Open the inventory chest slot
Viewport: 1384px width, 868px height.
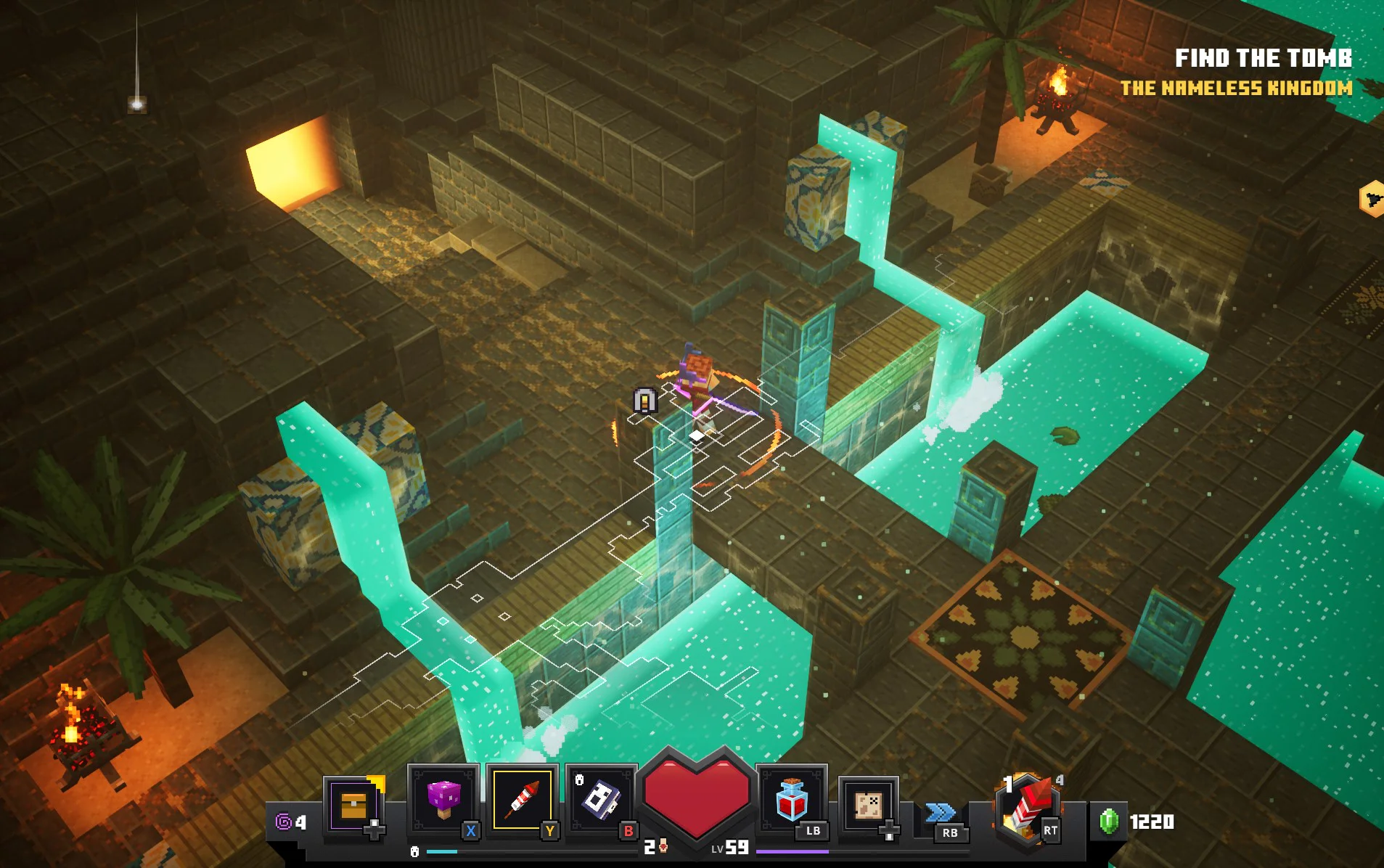(353, 804)
